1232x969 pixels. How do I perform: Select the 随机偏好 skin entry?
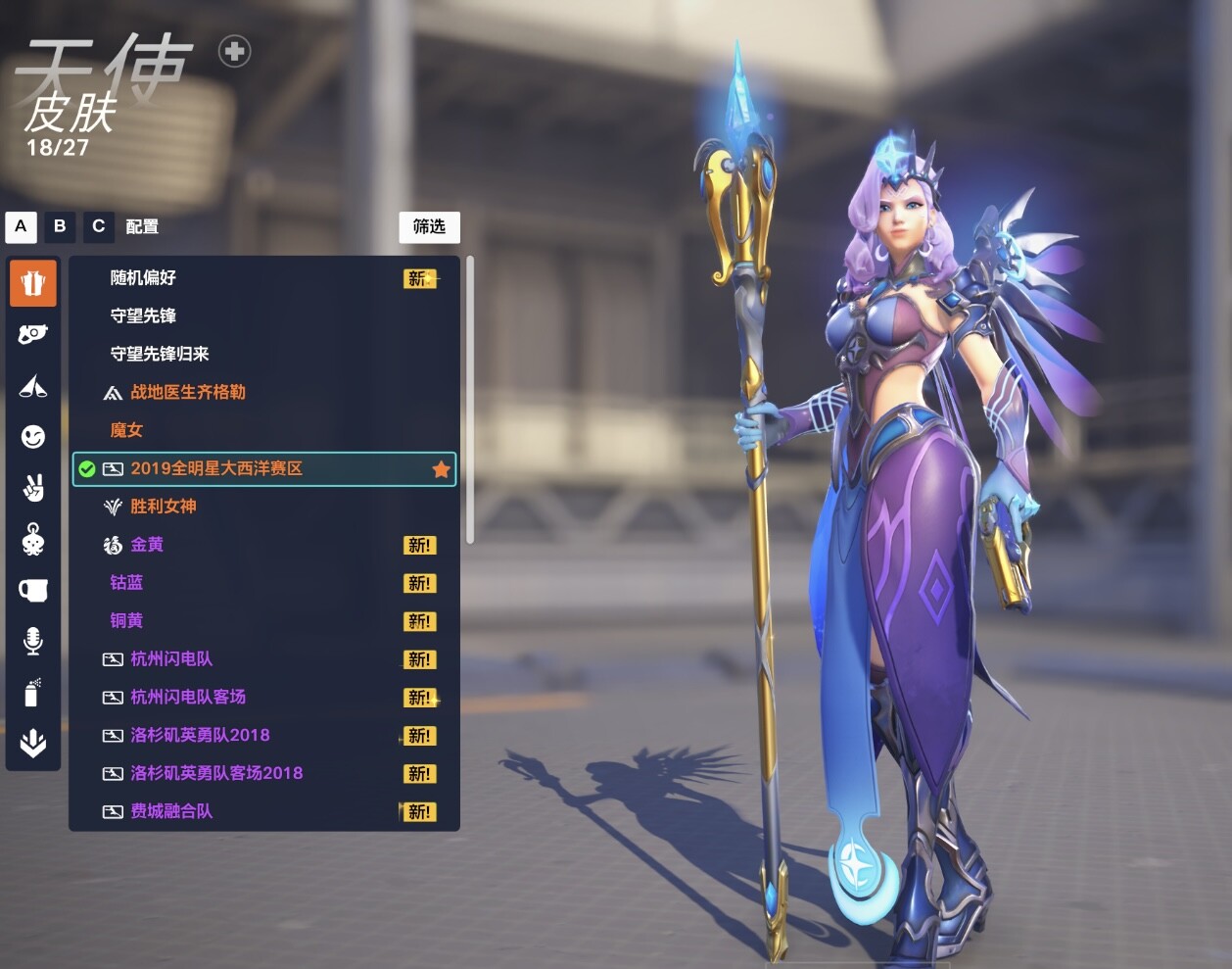pyautogui.click(x=144, y=278)
